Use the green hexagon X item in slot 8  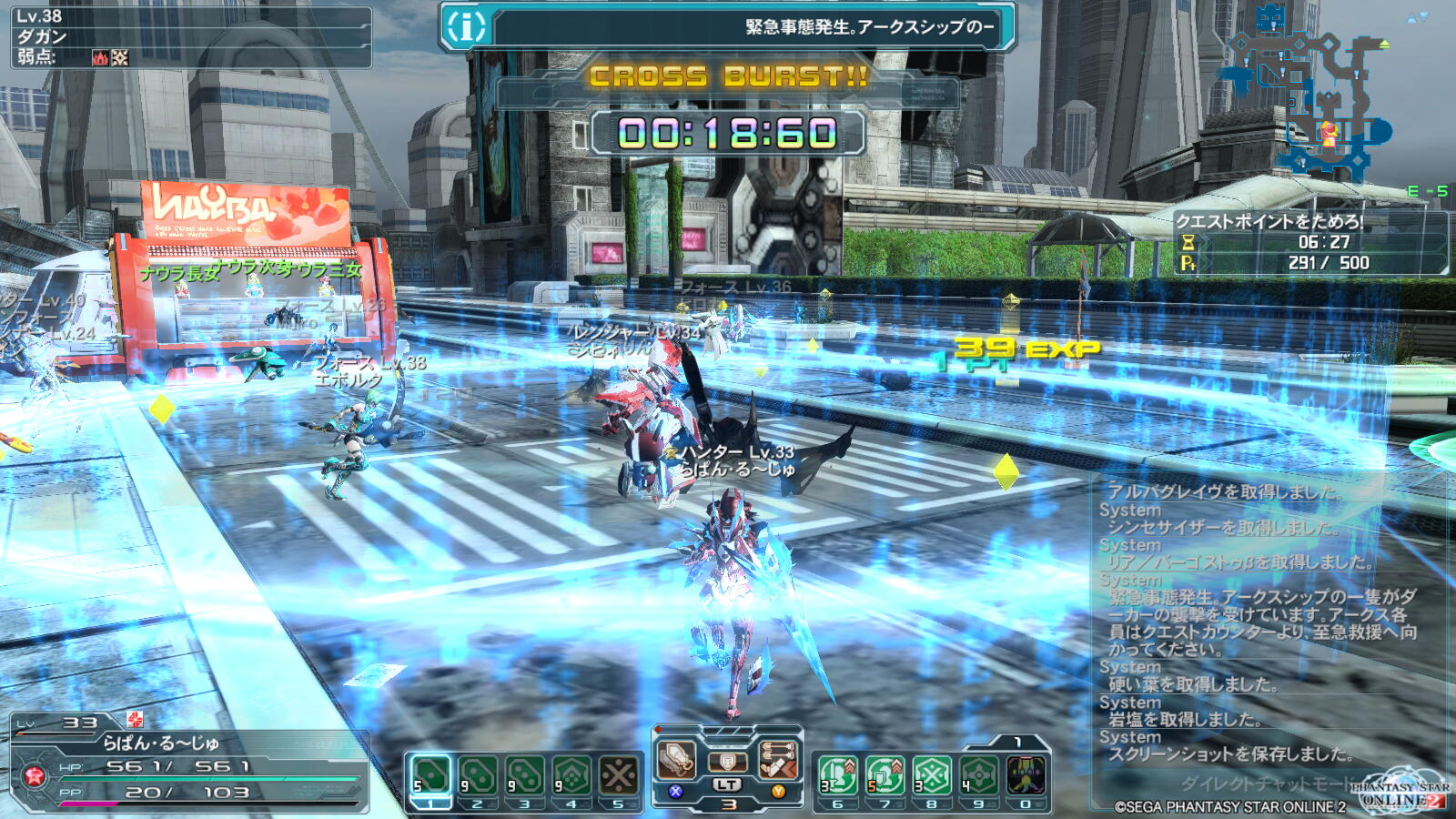pos(932,776)
